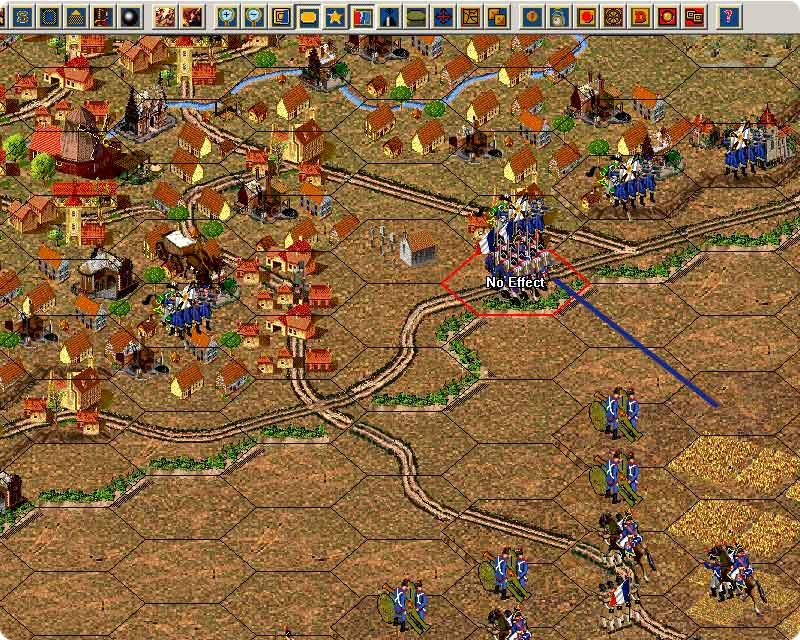
Task: Toggle the yellow hexagon toolbar button
Action: coord(309,16)
